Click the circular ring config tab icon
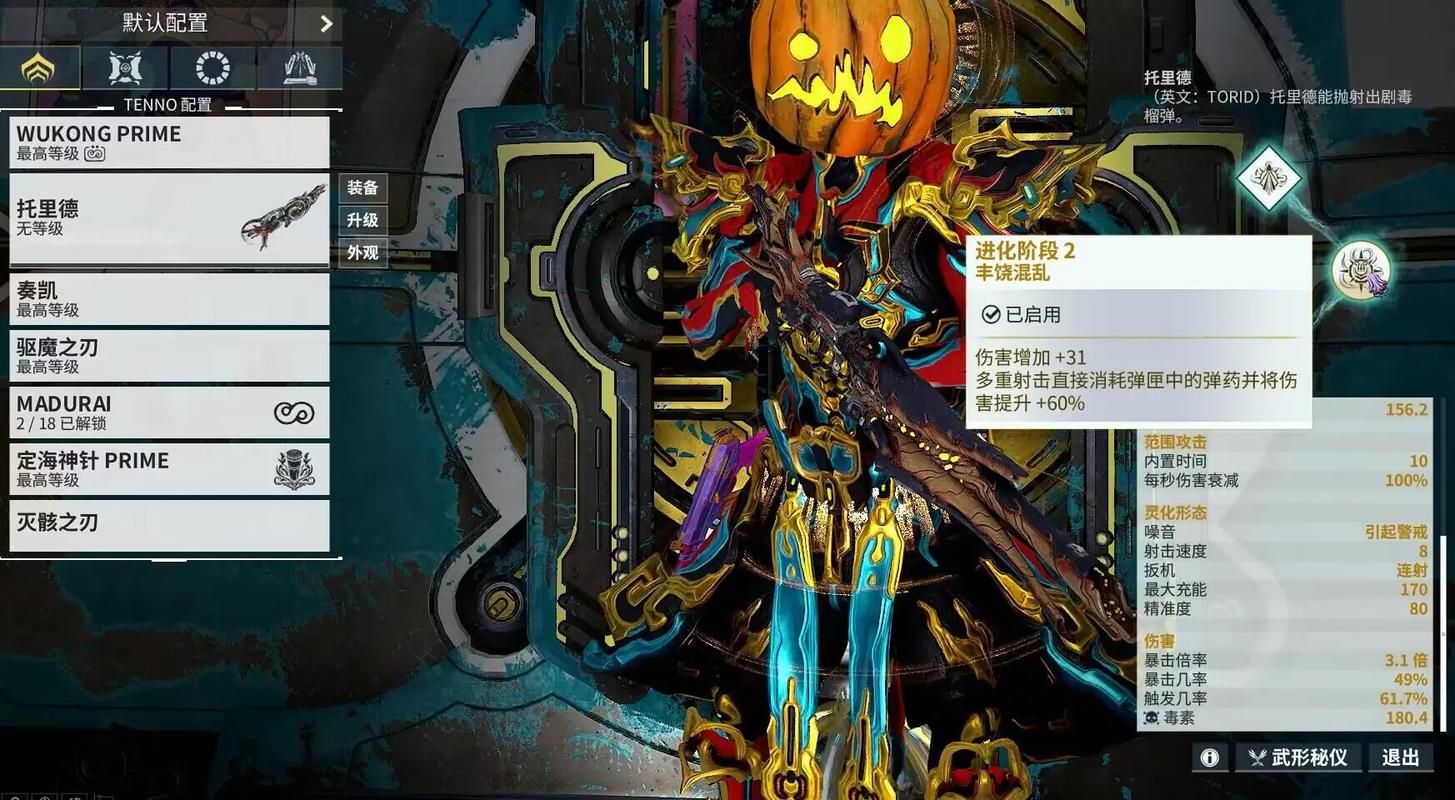 [x=210, y=68]
